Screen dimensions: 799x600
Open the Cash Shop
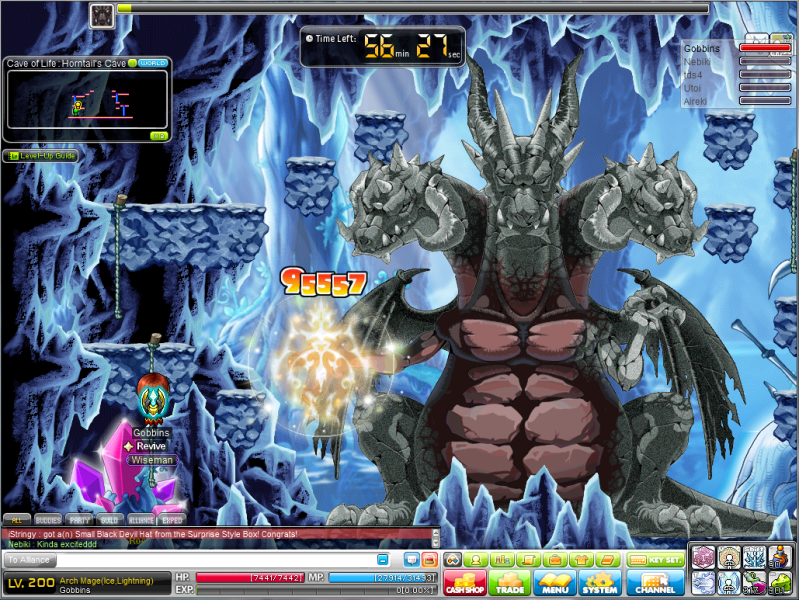pos(463,583)
